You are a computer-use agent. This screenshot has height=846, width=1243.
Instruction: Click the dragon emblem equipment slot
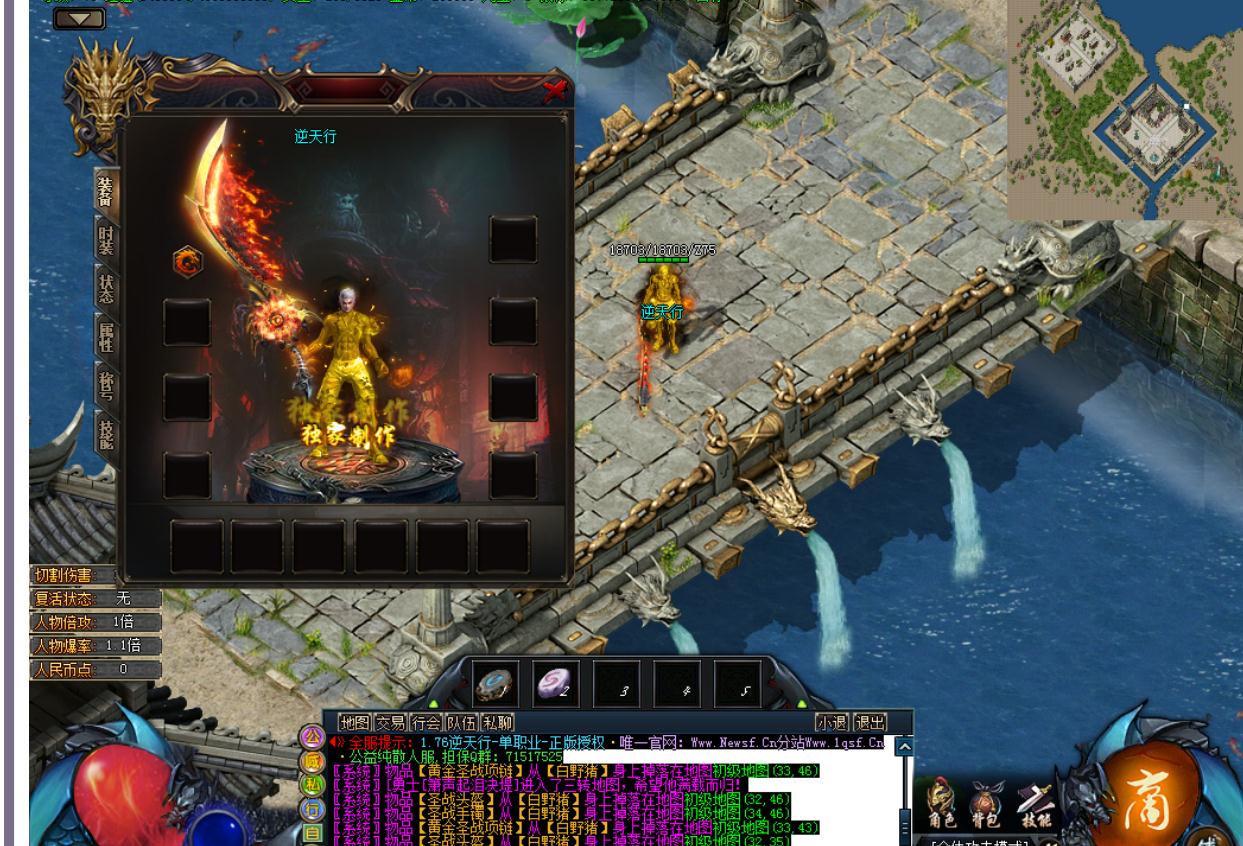pos(187,262)
